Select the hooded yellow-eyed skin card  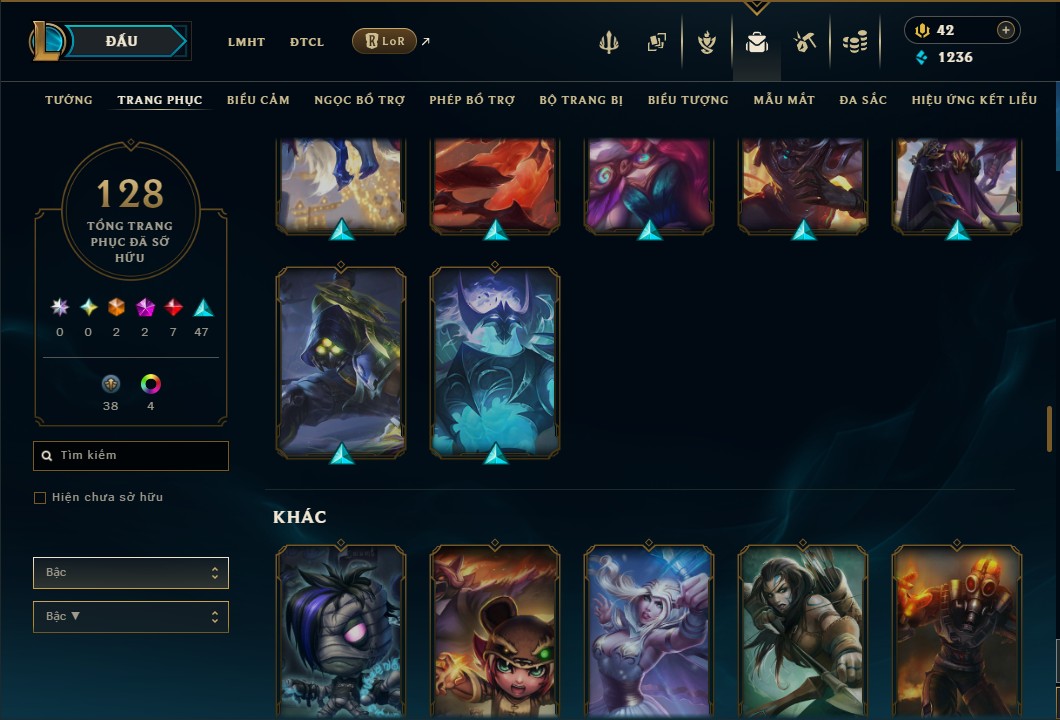(341, 362)
